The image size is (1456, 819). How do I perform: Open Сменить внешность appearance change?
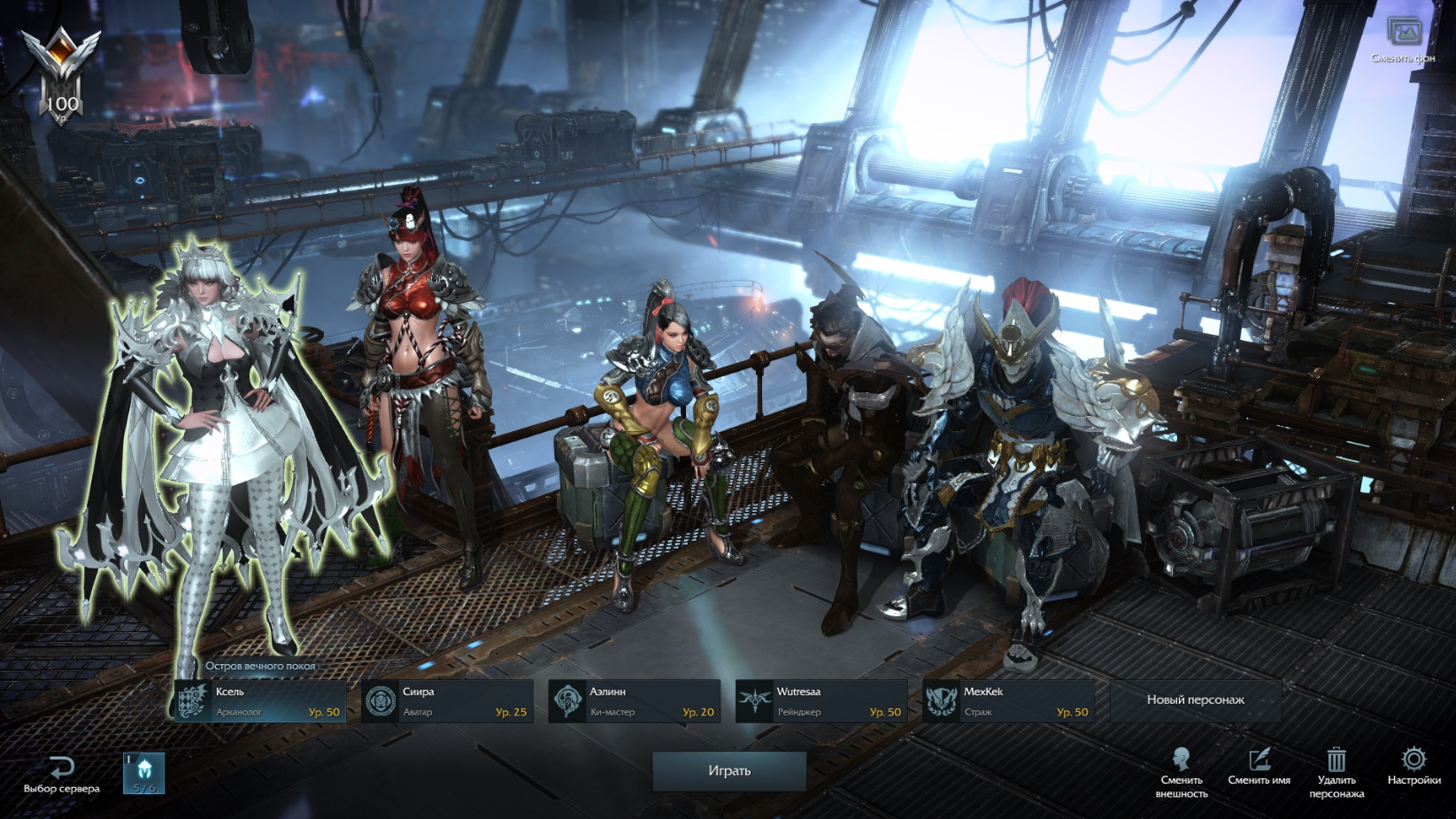point(1181,771)
